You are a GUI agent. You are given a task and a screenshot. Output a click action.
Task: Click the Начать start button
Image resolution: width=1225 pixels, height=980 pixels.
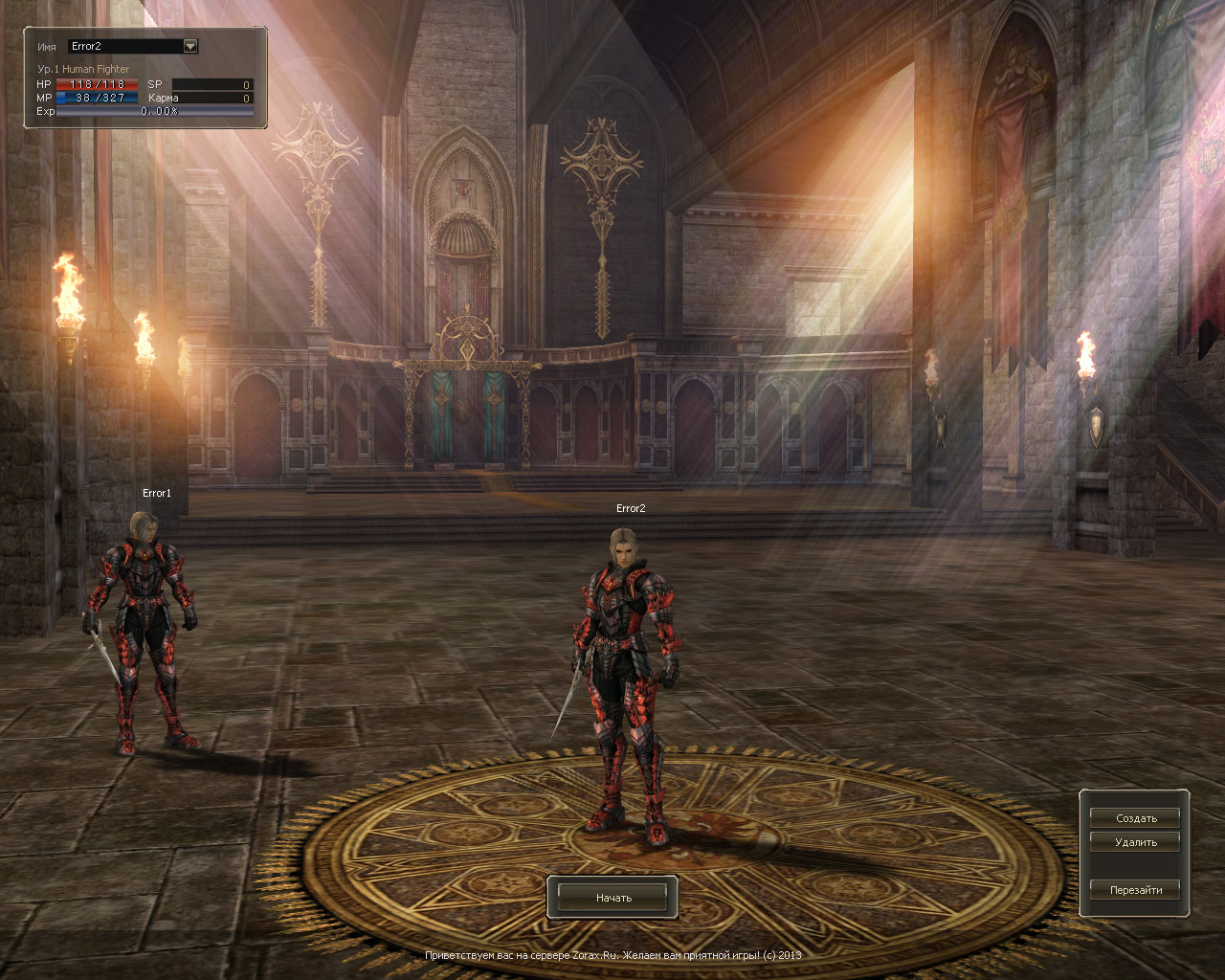(612, 898)
